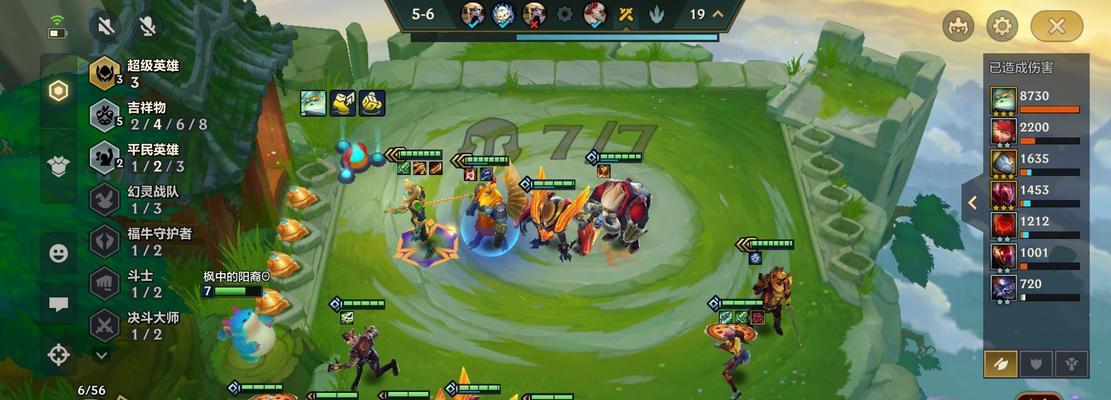Switch to the shield damage-taken tab
The image size is (1111, 400).
click(x=1035, y=363)
